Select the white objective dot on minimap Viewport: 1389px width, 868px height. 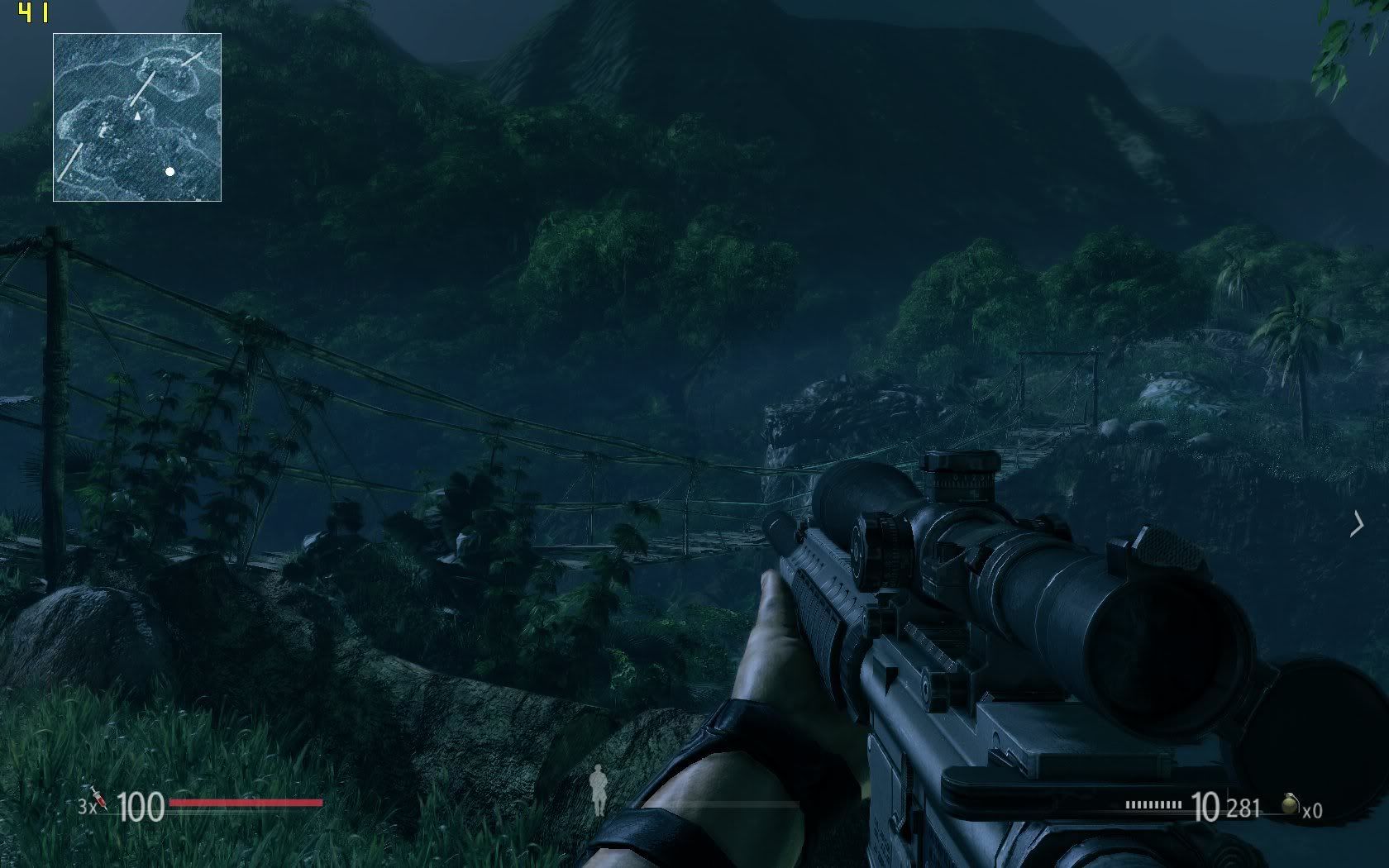pyautogui.click(x=169, y=172)
